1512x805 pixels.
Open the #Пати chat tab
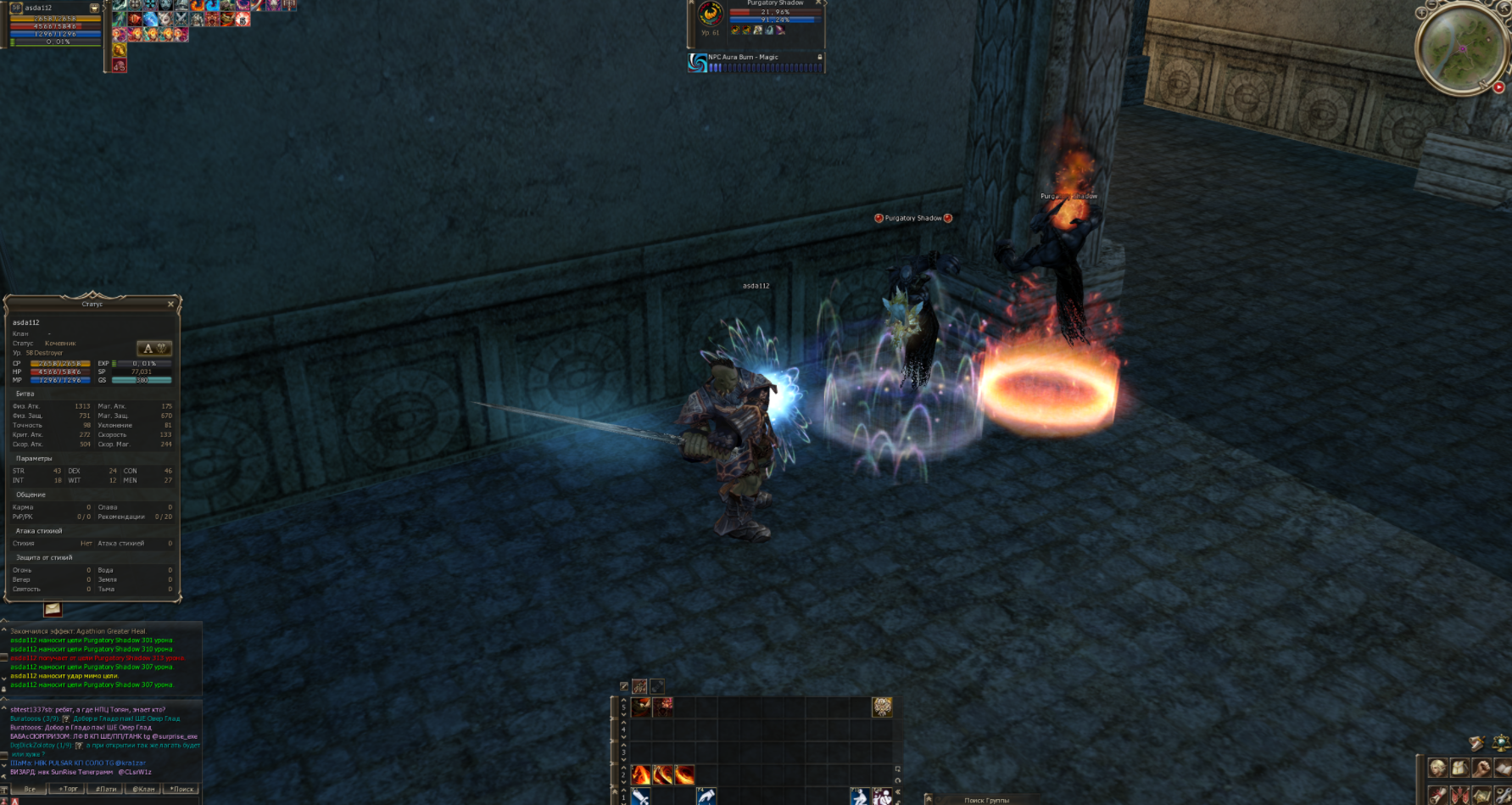106,789
